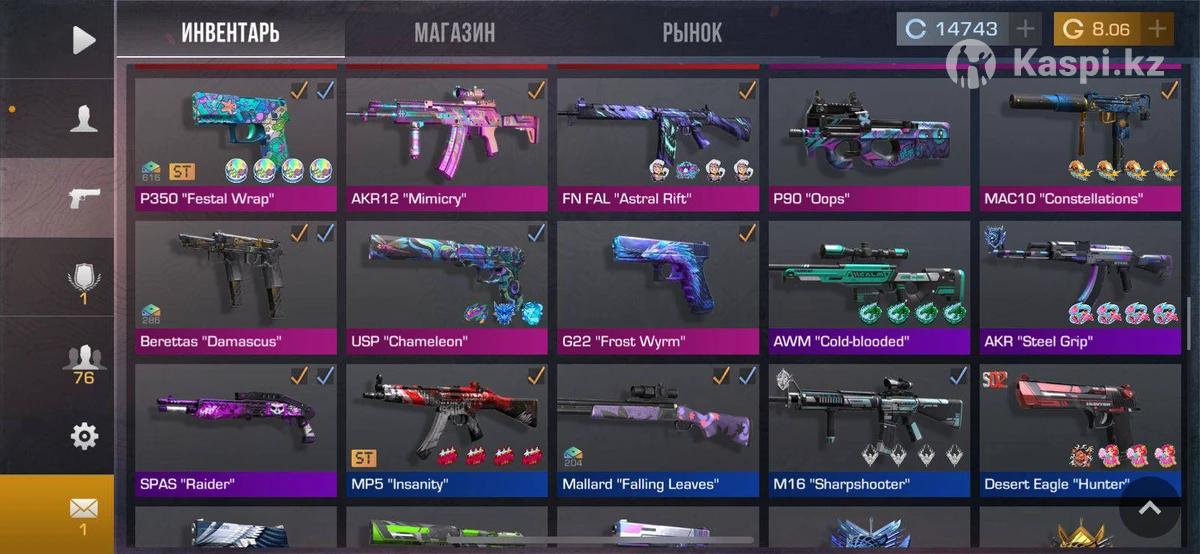1200x554 pixels.
Task: Select the MP5 "Insanity" skin
Action: pyautogui.click(x=447, y=428)
